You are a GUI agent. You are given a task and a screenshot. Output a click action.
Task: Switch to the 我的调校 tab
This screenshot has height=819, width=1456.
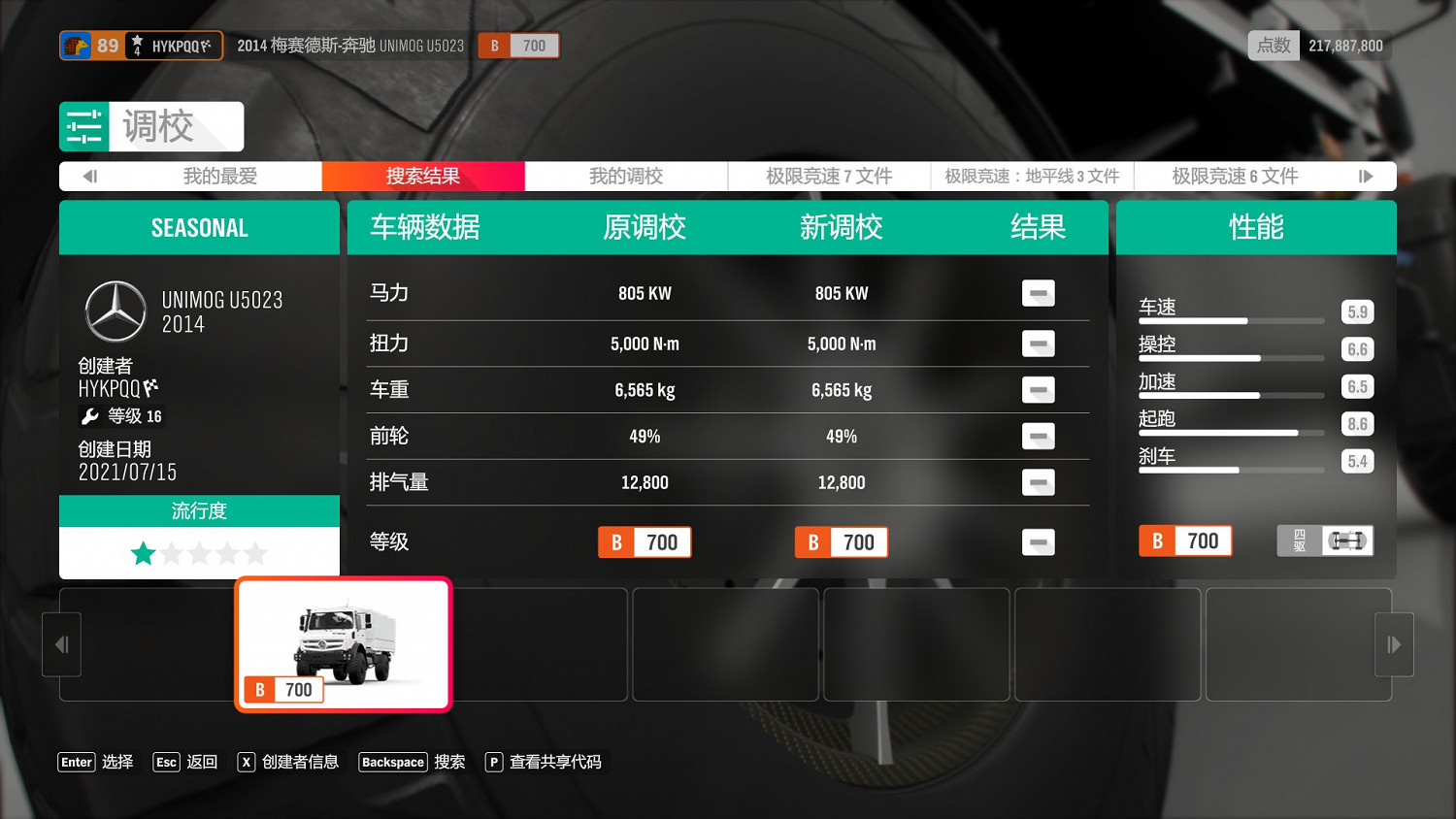625,176
